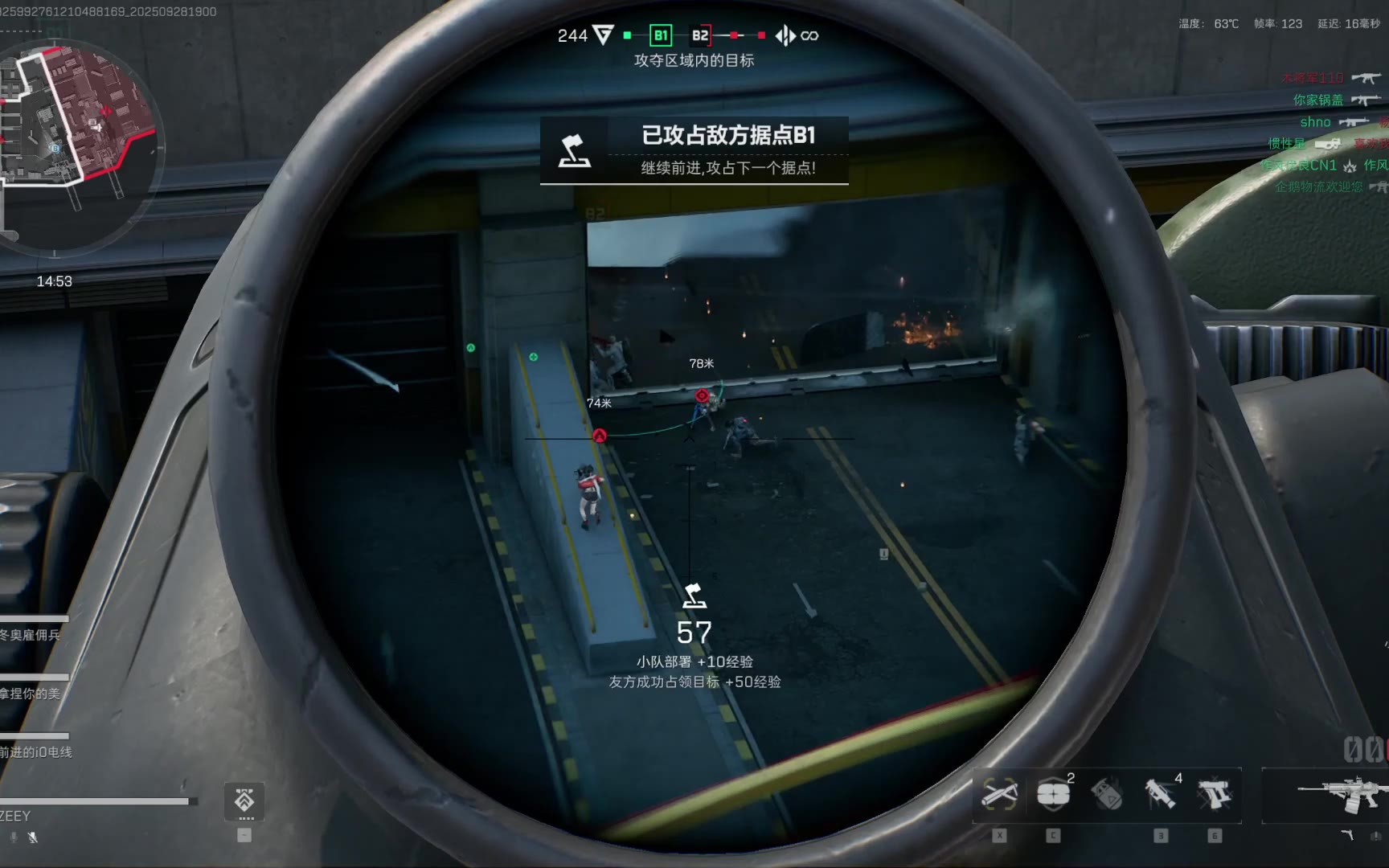
Task: Equip the rocket launcher gadget with count 4
Action: tap(1160, 795)
